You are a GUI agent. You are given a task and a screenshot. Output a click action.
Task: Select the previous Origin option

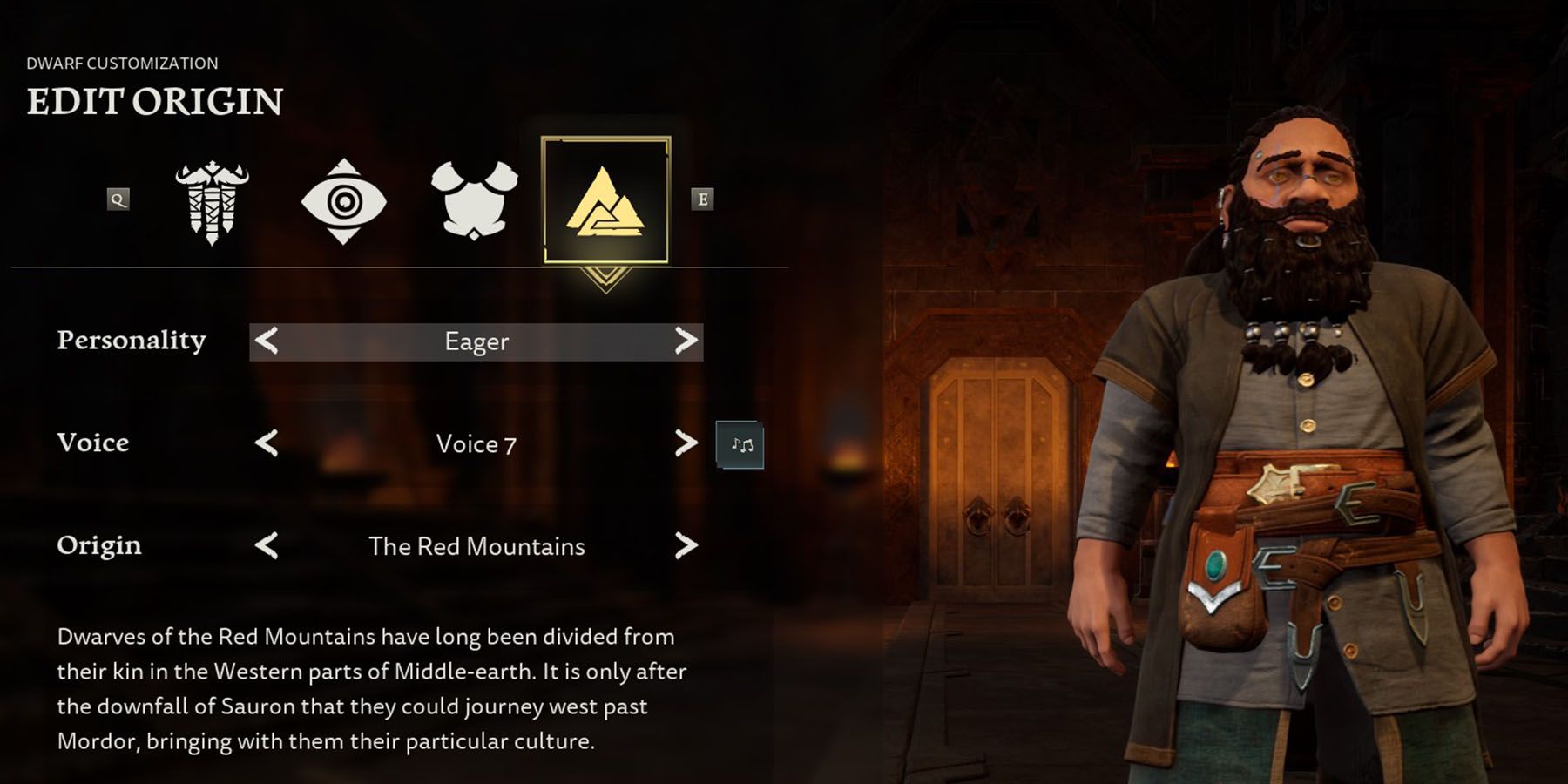[x=267, y=547]
